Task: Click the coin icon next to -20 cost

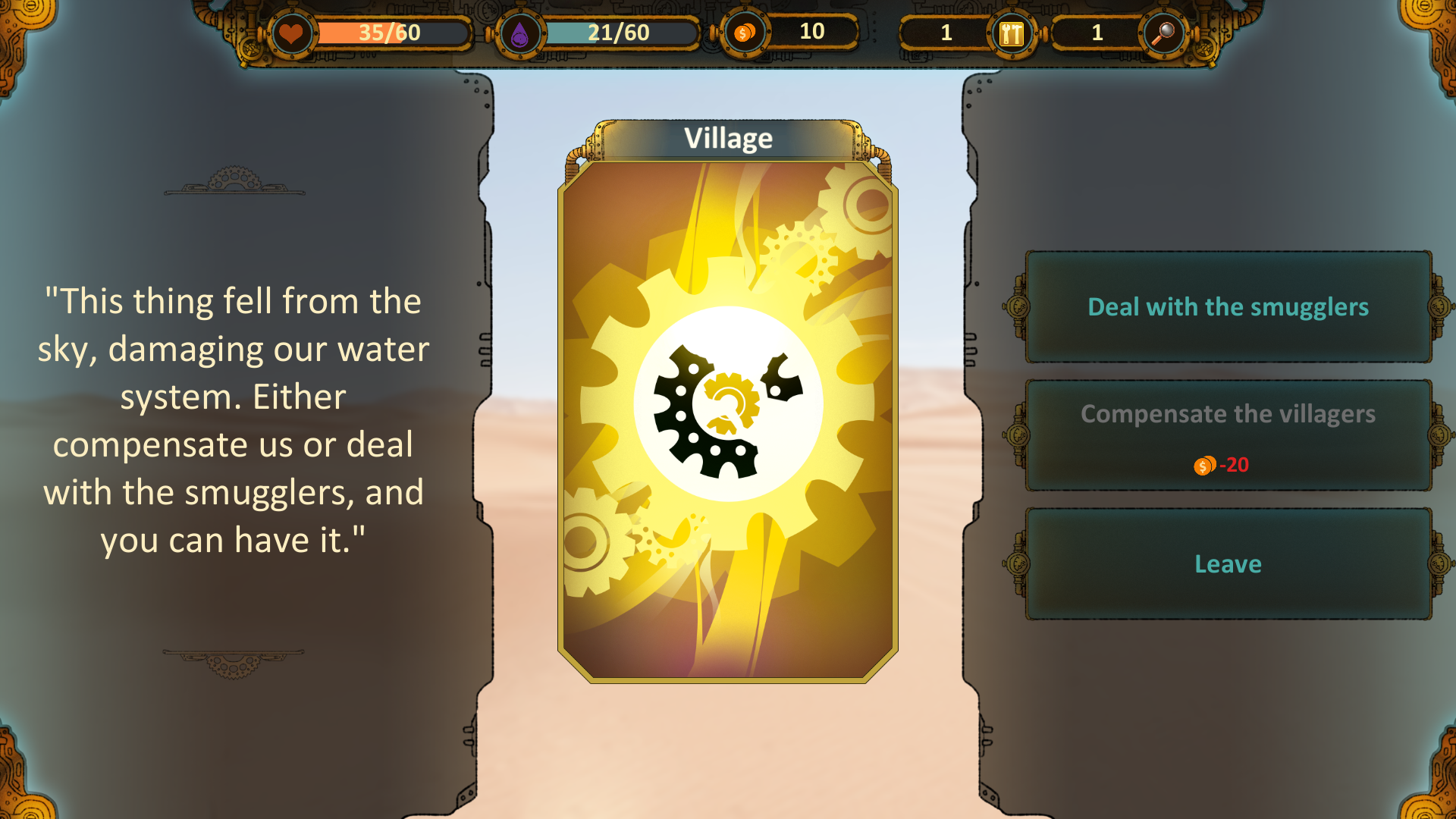Action: (x=1204, y=466)
